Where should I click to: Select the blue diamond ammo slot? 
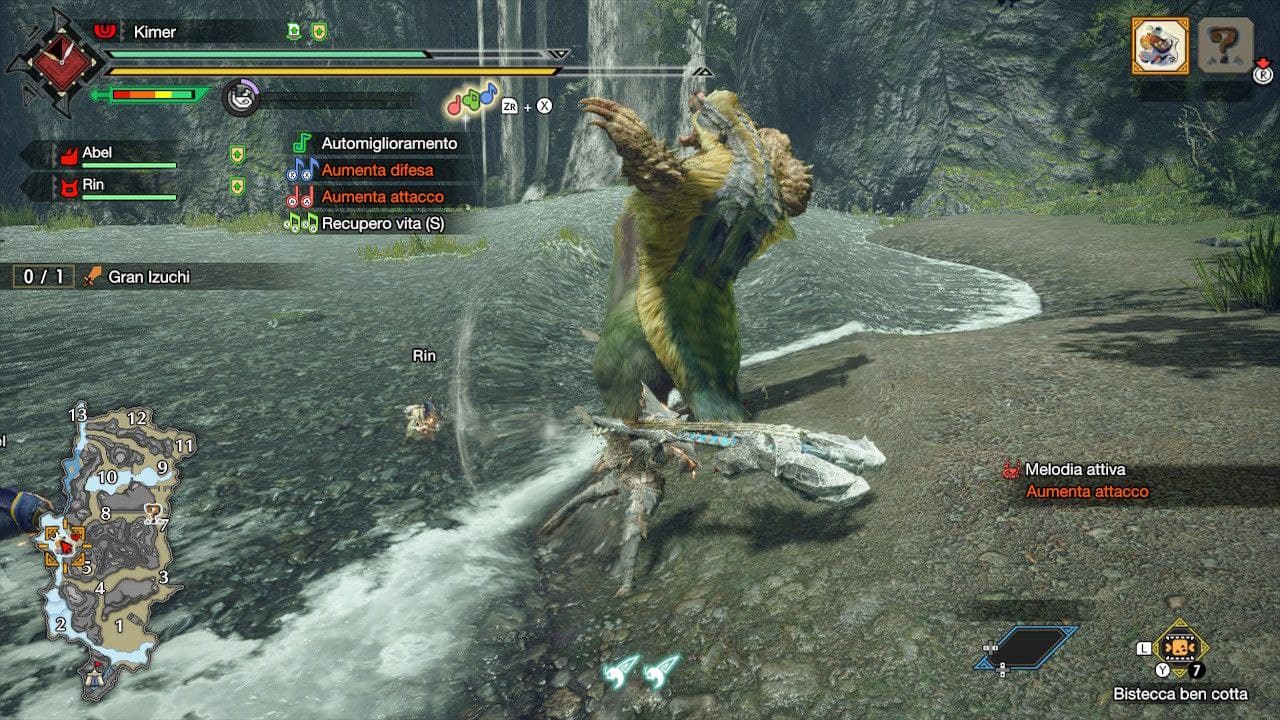click(1028, 647)
